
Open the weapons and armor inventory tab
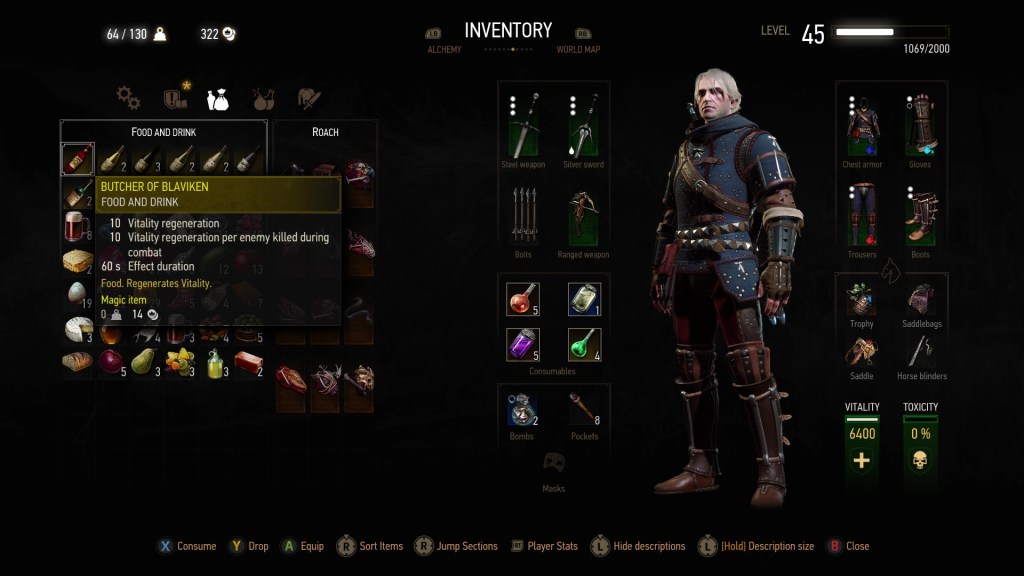click(309, 98)
